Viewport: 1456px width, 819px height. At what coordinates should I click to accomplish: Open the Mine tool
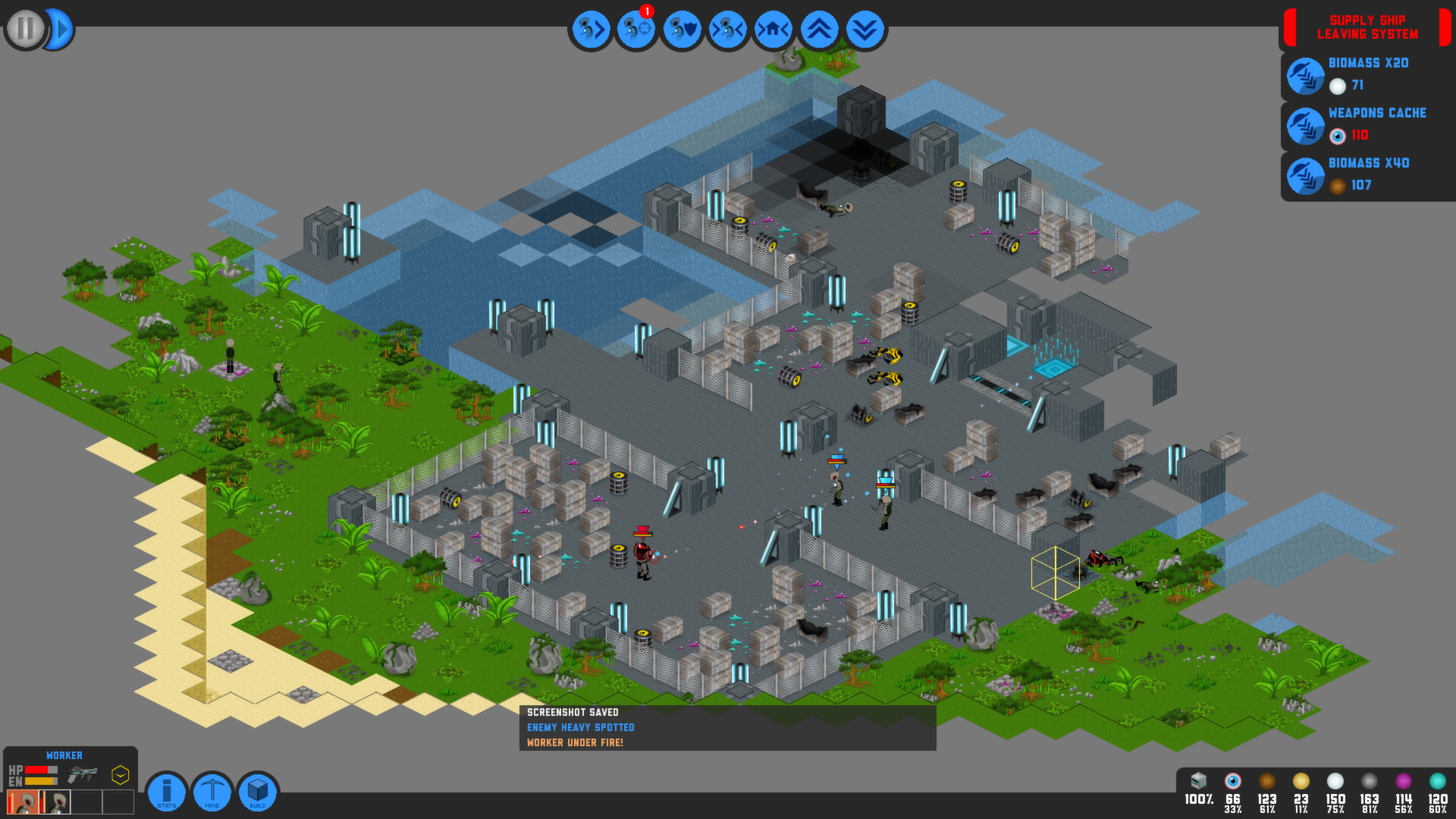(x=212, y=791)
